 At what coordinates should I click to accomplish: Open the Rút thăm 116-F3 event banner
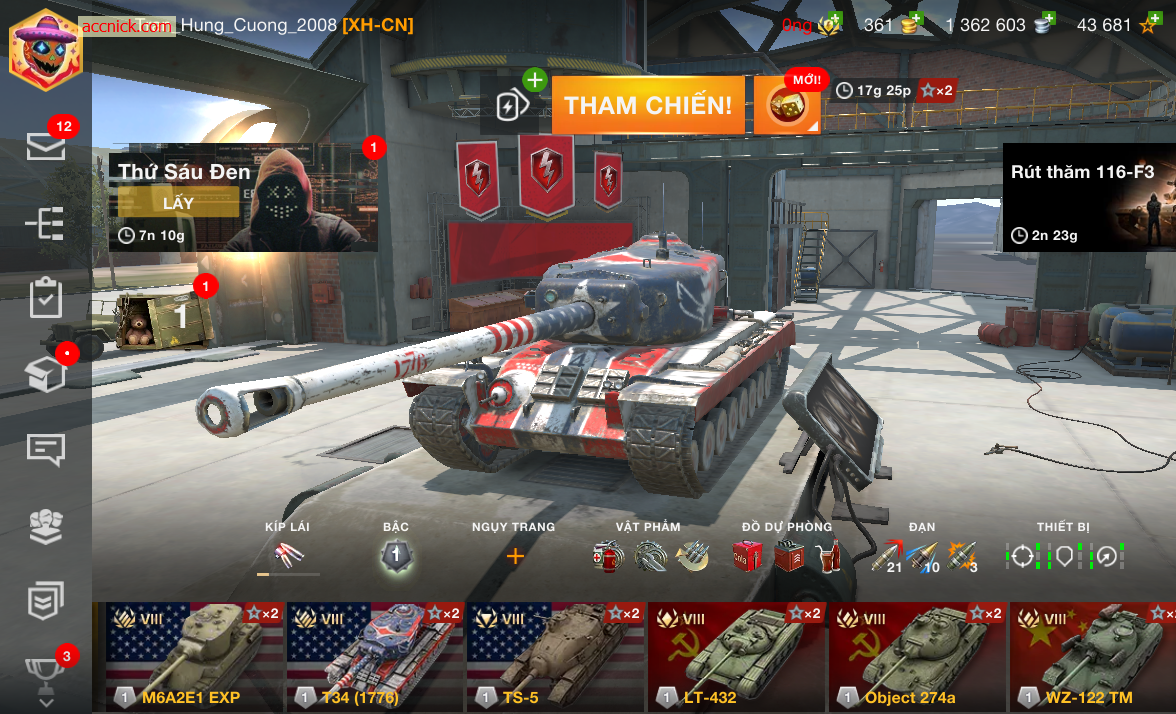point(1088,196)
